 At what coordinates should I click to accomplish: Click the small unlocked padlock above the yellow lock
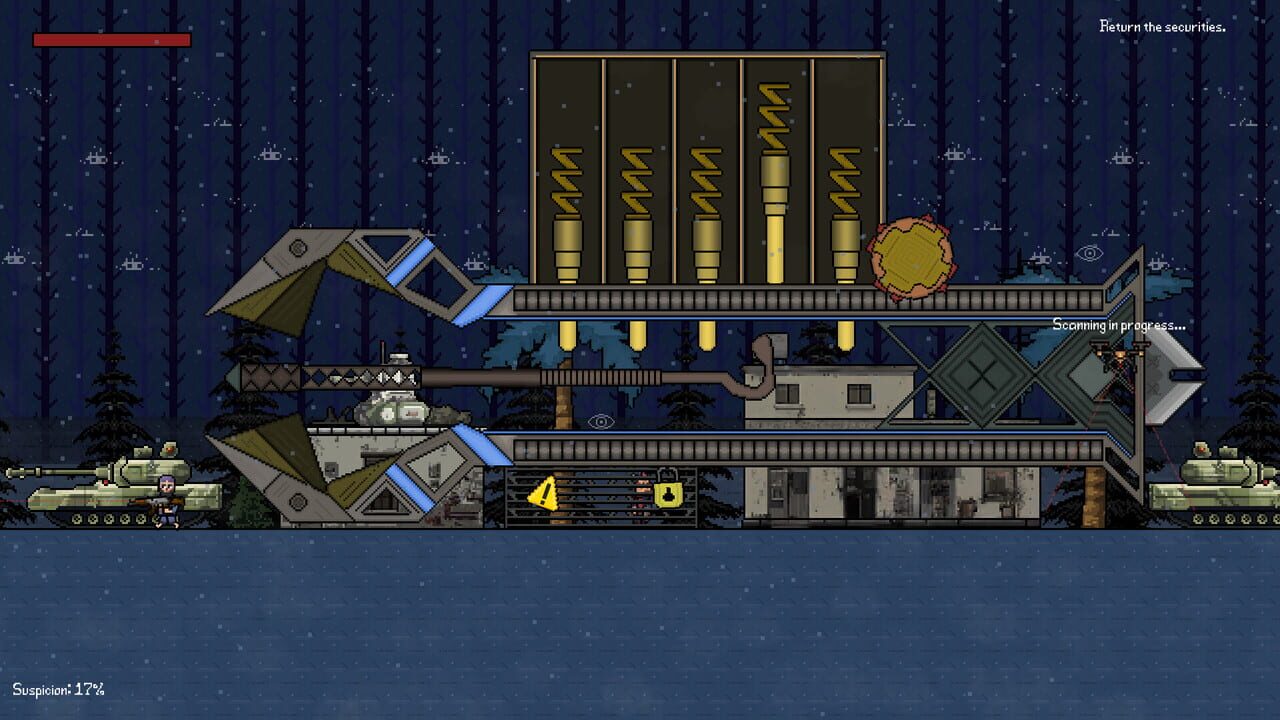pos(668,471)
